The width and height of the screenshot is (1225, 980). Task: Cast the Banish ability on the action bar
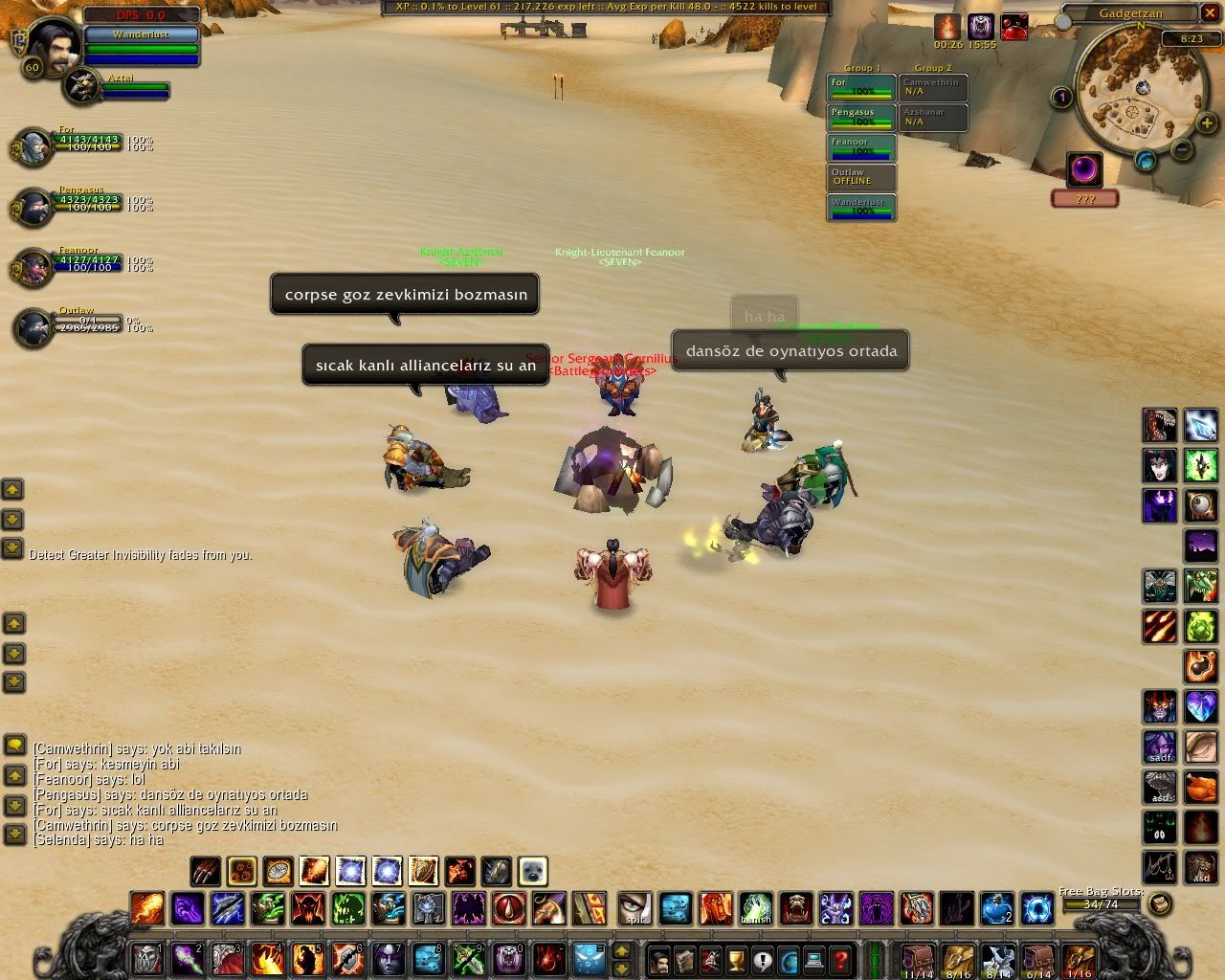click(x=755, y=908)
